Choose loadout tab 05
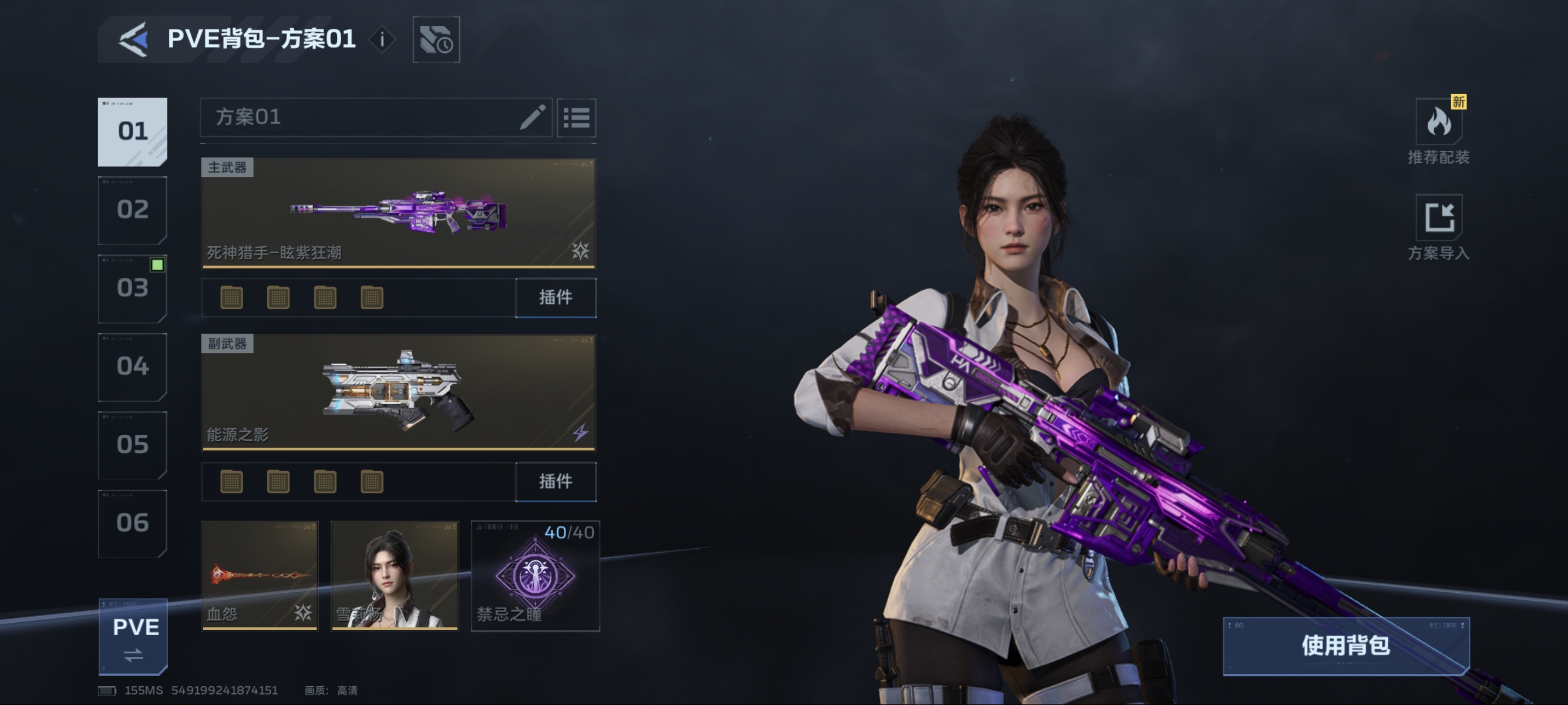This screenshot has height=705, width=1568. (133, 445)
